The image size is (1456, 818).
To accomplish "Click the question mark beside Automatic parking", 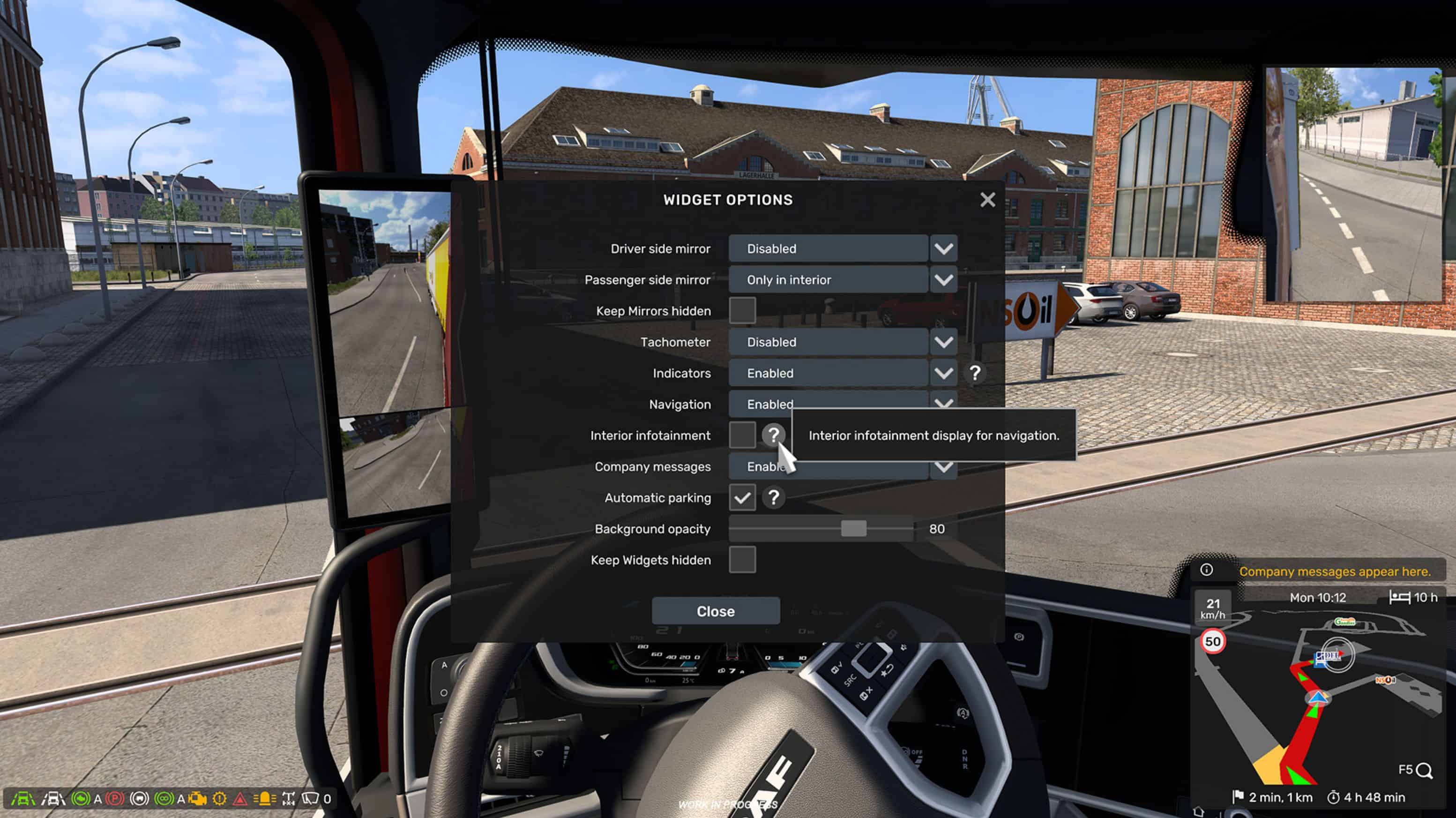I will click(x=774, y=498).
